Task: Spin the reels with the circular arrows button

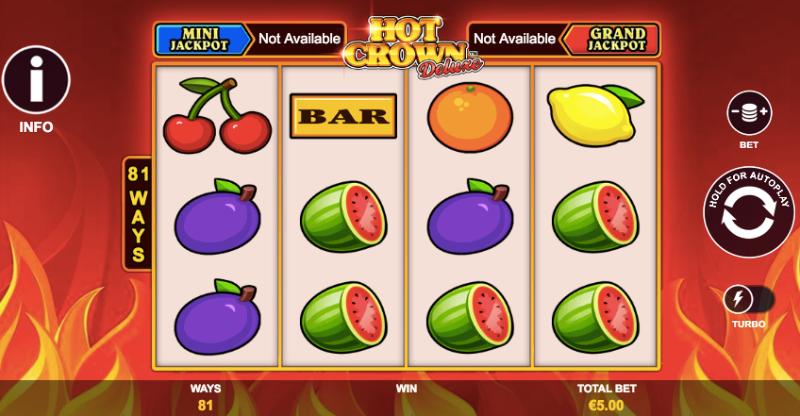Action: point(749,220)
